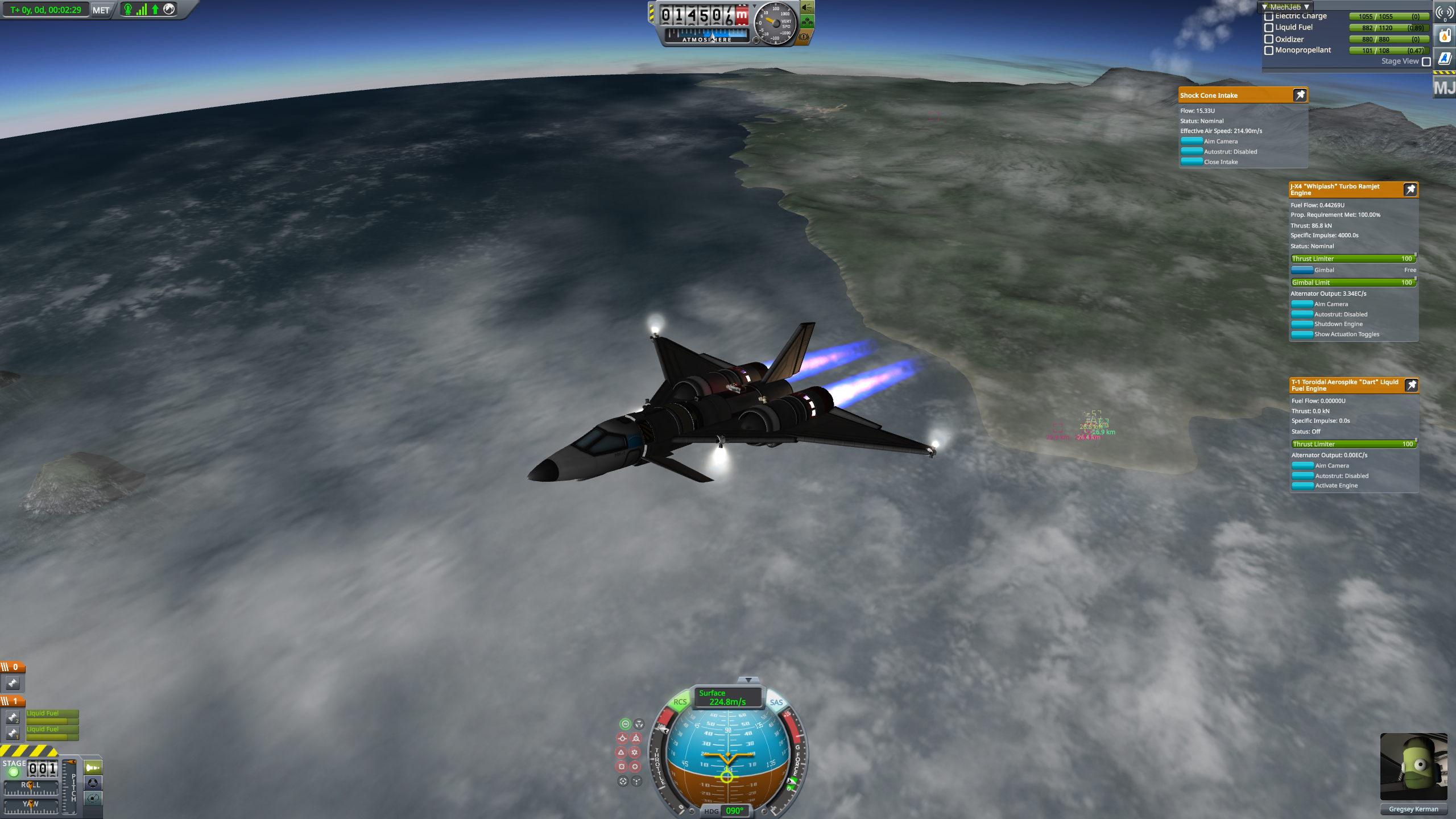Pin the Dart Liquid Fuel Engine window
1456x819 pixels.
coord(1412,385)
